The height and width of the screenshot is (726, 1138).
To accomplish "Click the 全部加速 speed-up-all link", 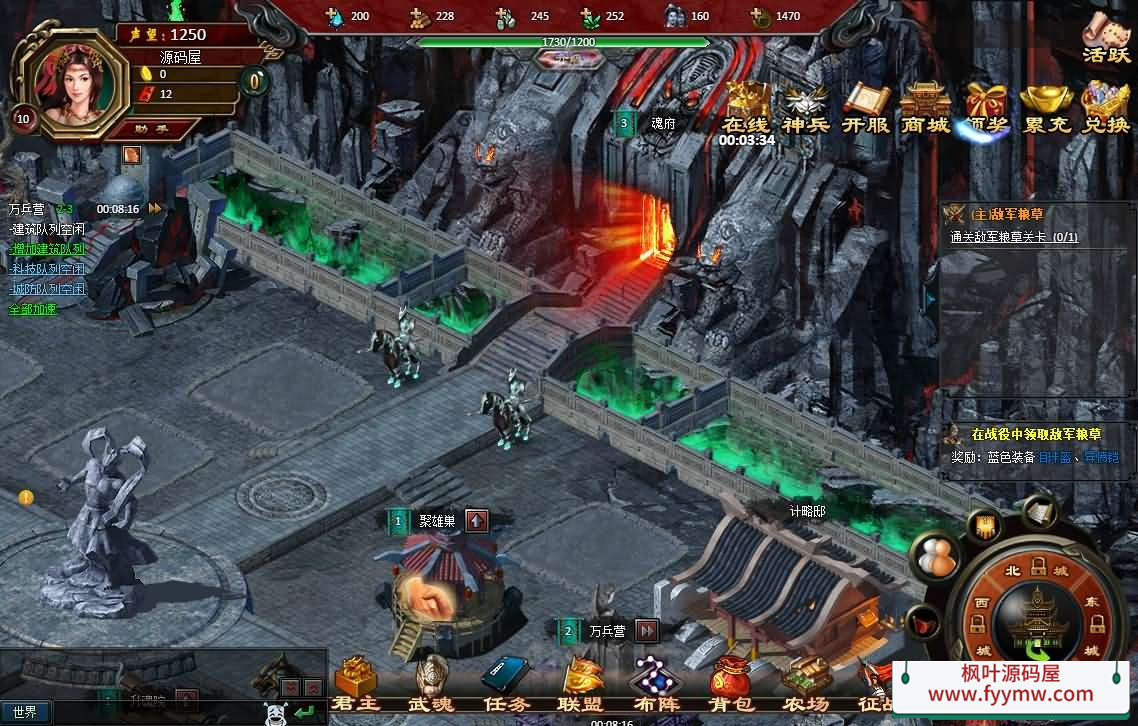I will click(33, 309).
